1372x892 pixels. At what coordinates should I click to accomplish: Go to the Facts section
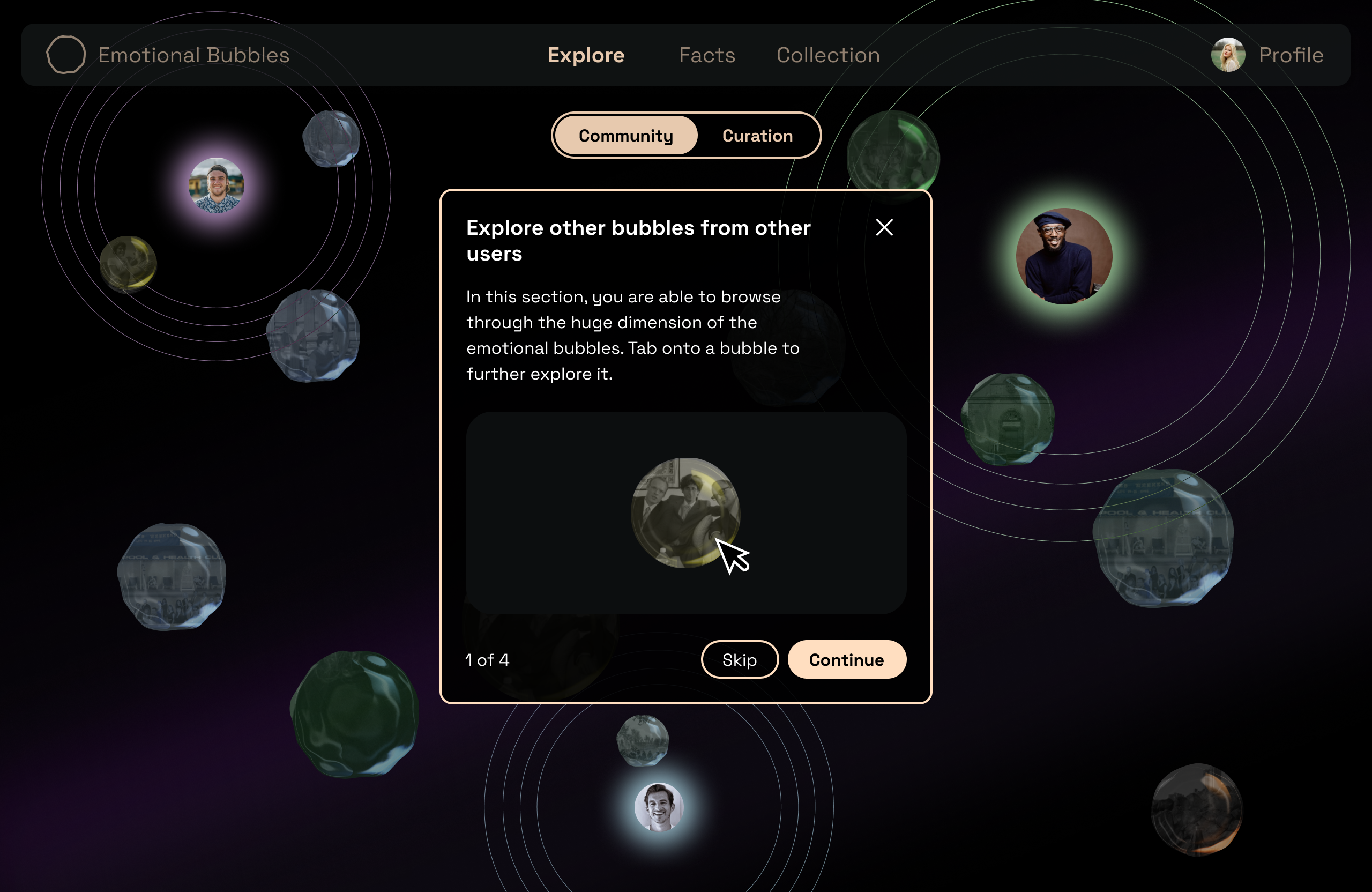[707, 55]
